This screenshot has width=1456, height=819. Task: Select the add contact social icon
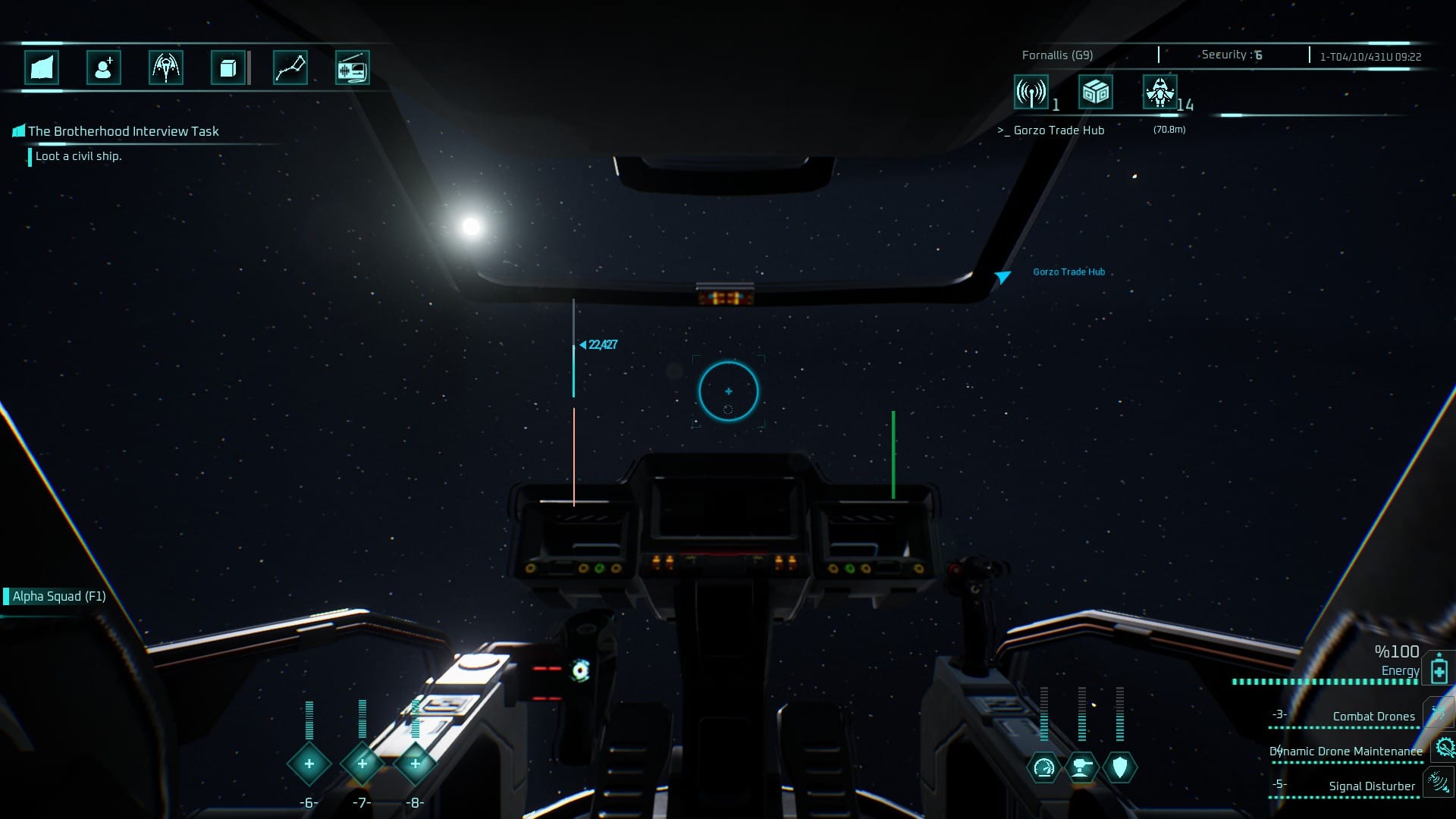[103, 67]
